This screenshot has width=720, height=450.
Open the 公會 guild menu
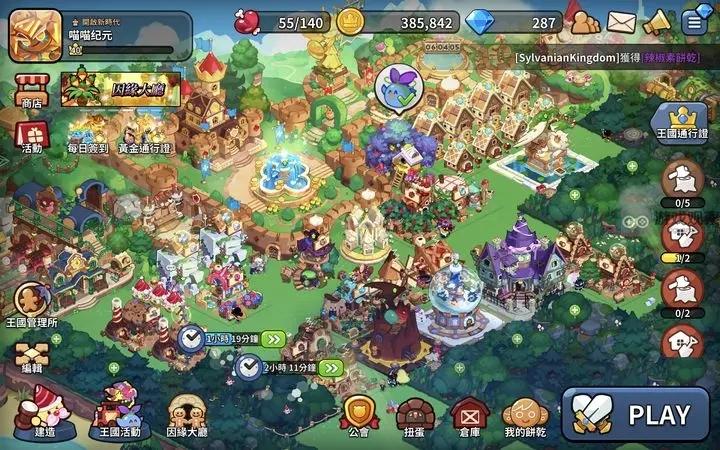357,415
